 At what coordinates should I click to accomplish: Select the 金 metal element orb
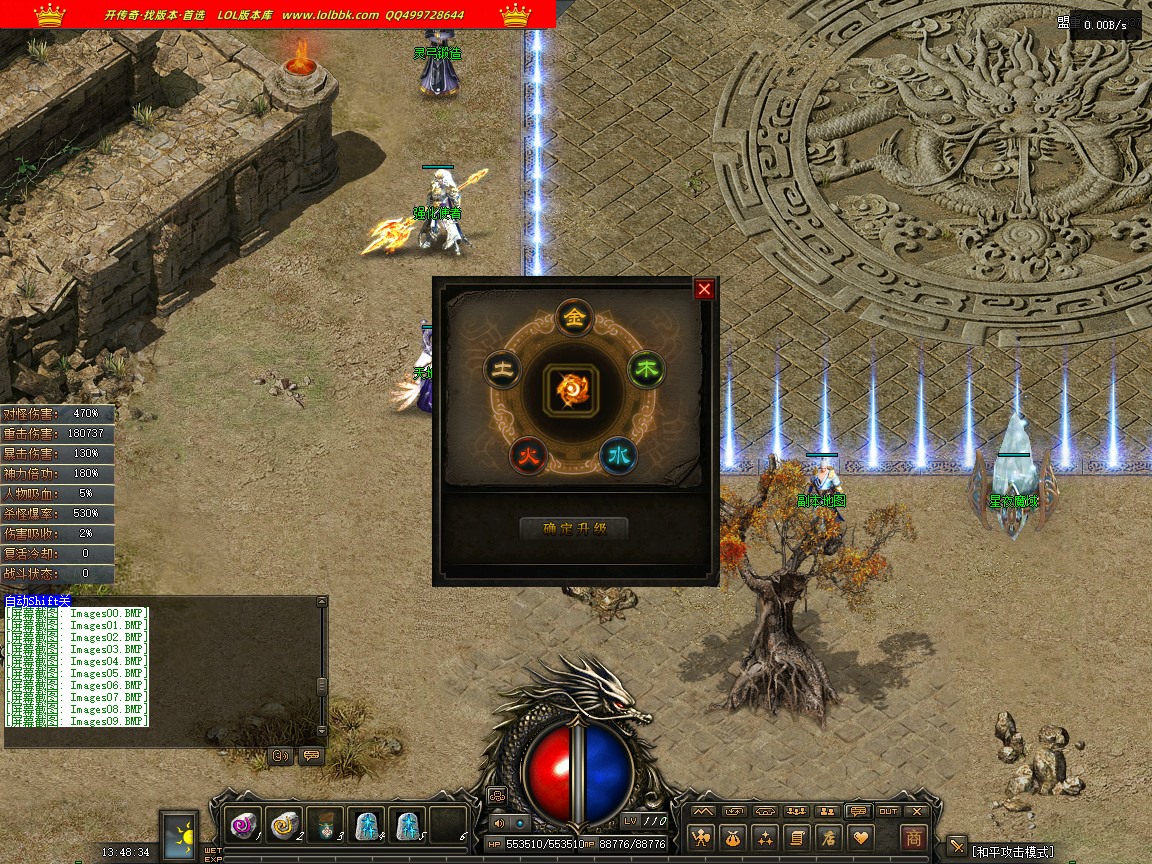[574, 318]
